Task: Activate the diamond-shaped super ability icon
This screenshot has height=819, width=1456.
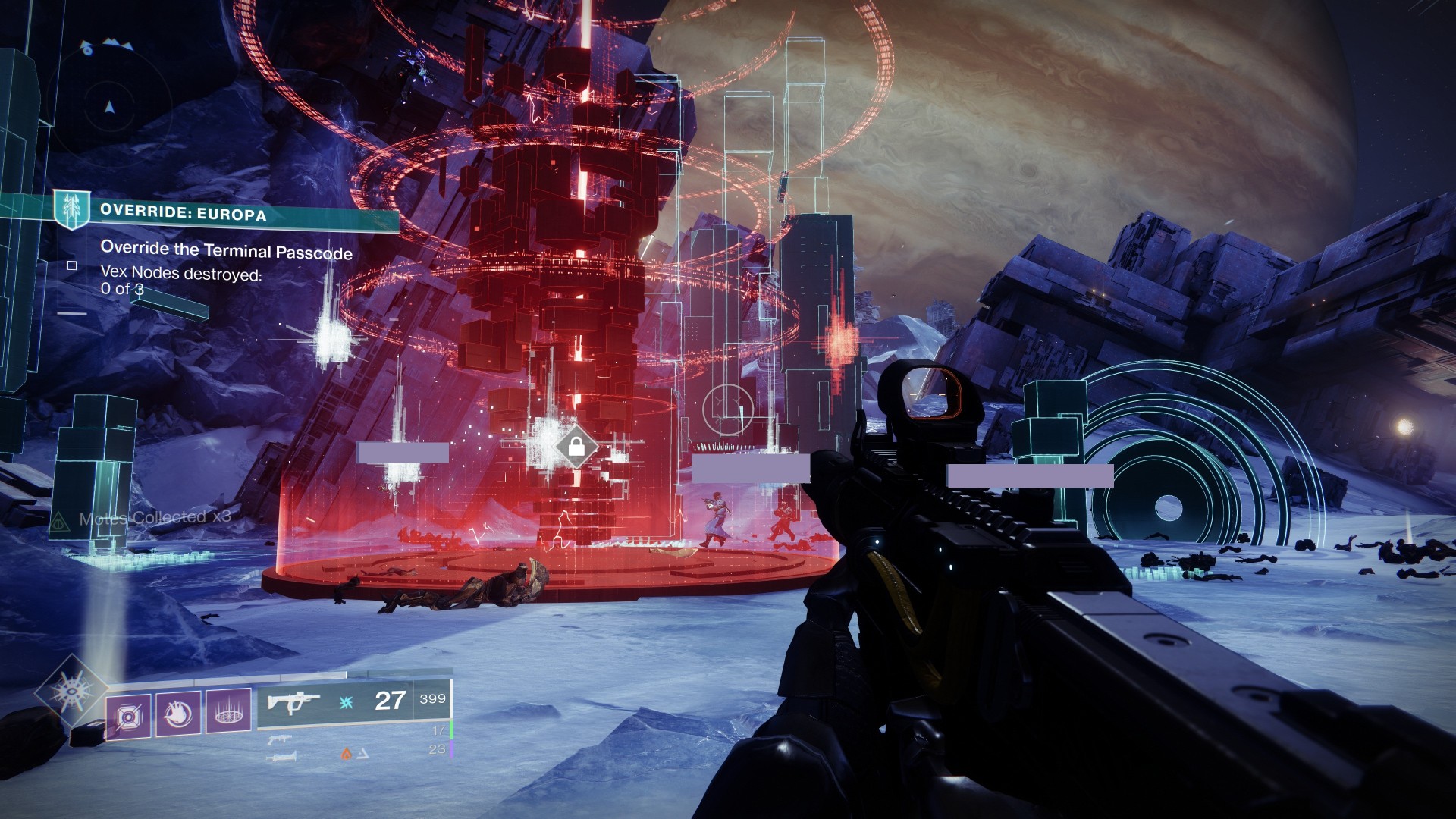Action: [71, 691]
